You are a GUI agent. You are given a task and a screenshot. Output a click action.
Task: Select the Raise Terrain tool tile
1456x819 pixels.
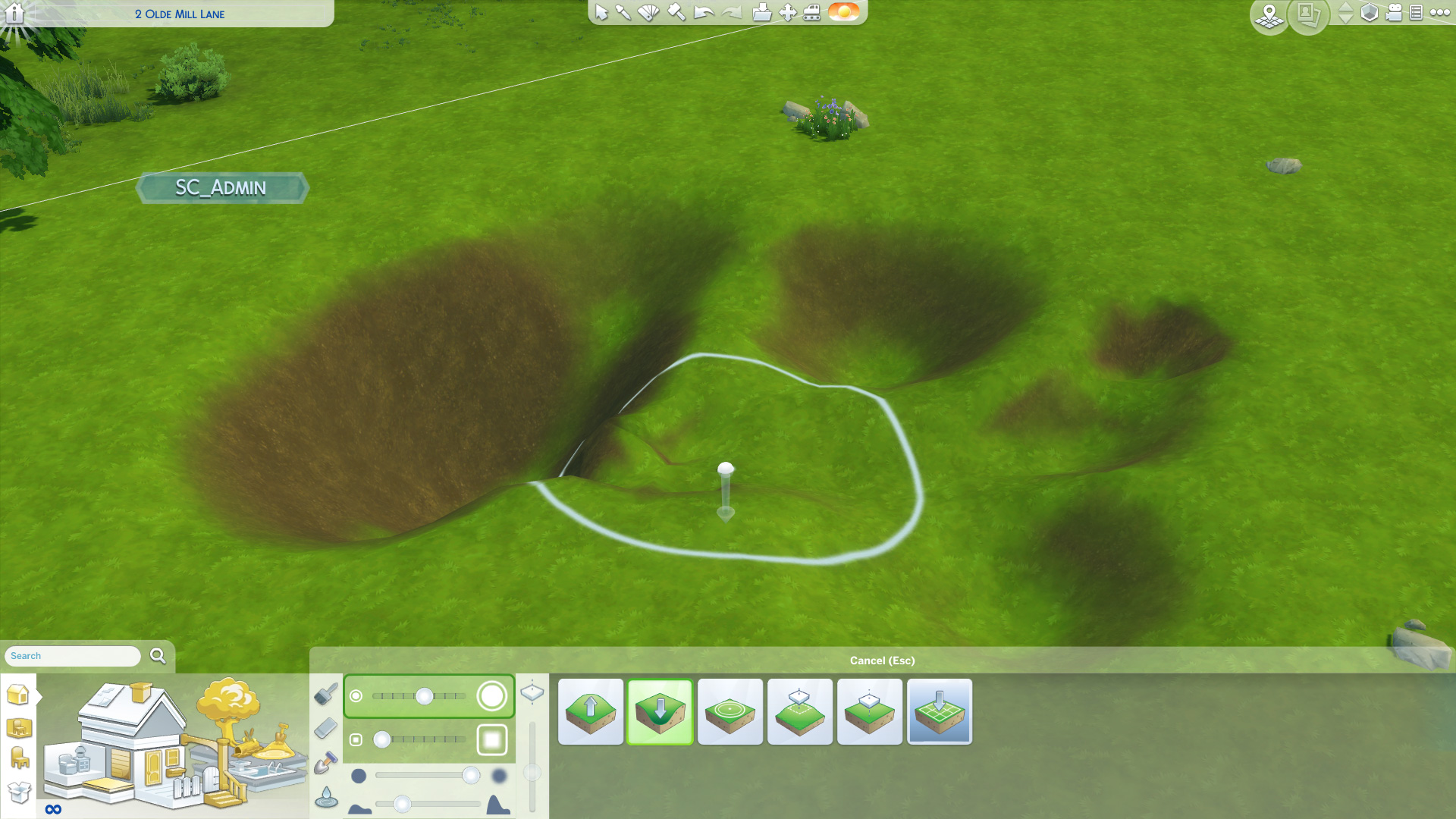(590, 711)
